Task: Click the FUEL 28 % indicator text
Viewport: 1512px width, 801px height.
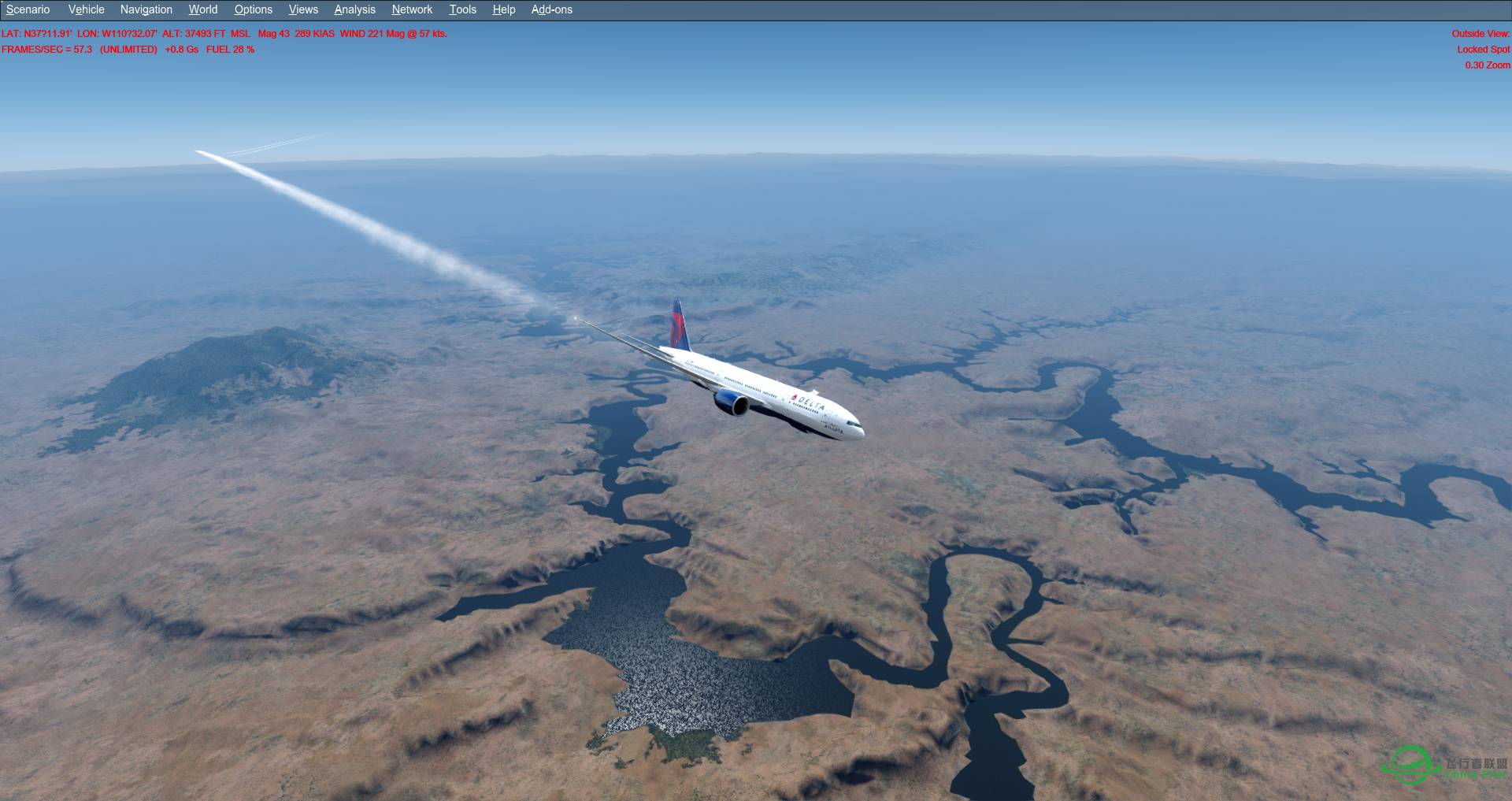Action: [x=230, y=49]
